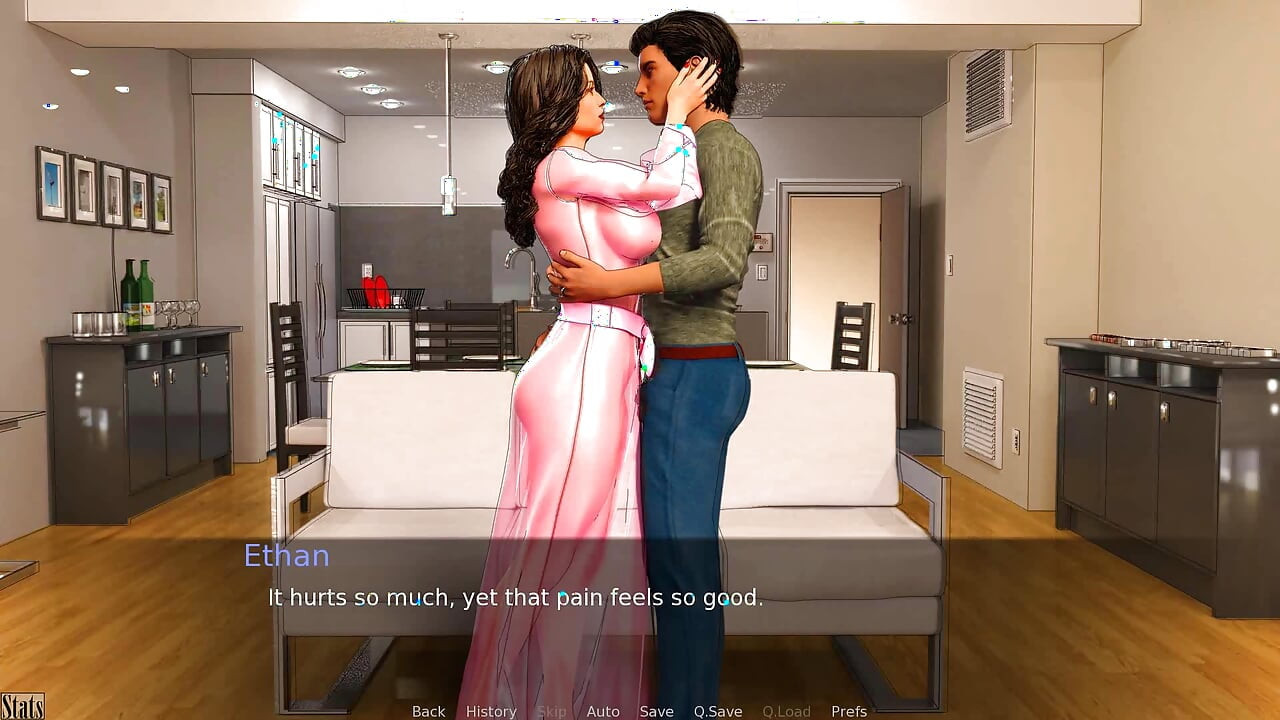Open the Prefs preferences screen
Screen dimensions: 1280x720
(850, 711)
